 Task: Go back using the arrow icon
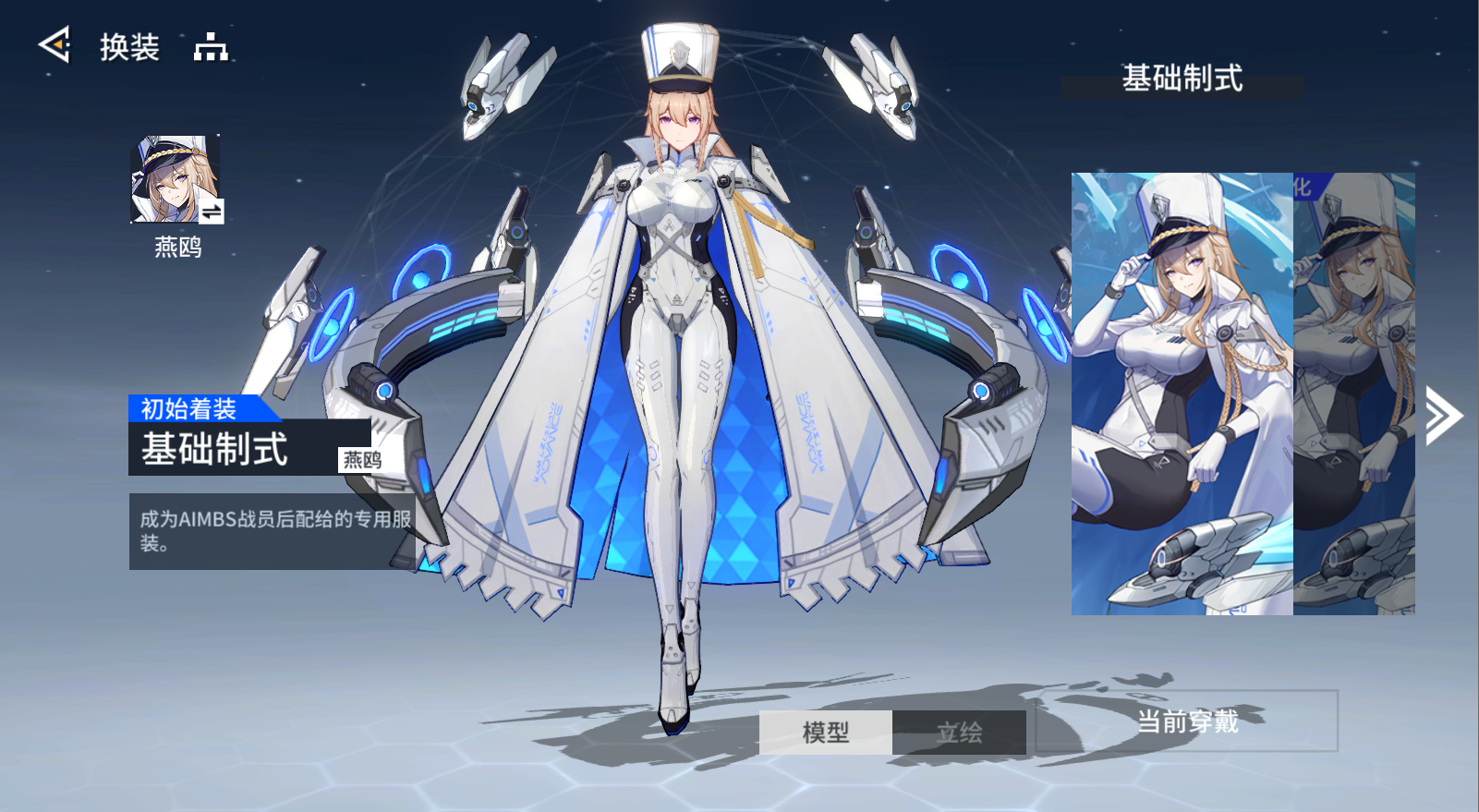55,44
